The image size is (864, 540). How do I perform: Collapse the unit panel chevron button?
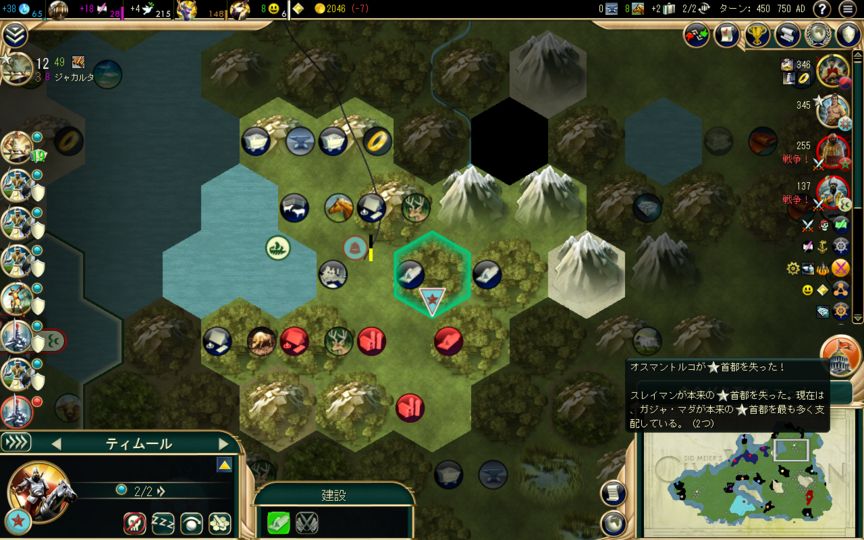pos(16,443)
